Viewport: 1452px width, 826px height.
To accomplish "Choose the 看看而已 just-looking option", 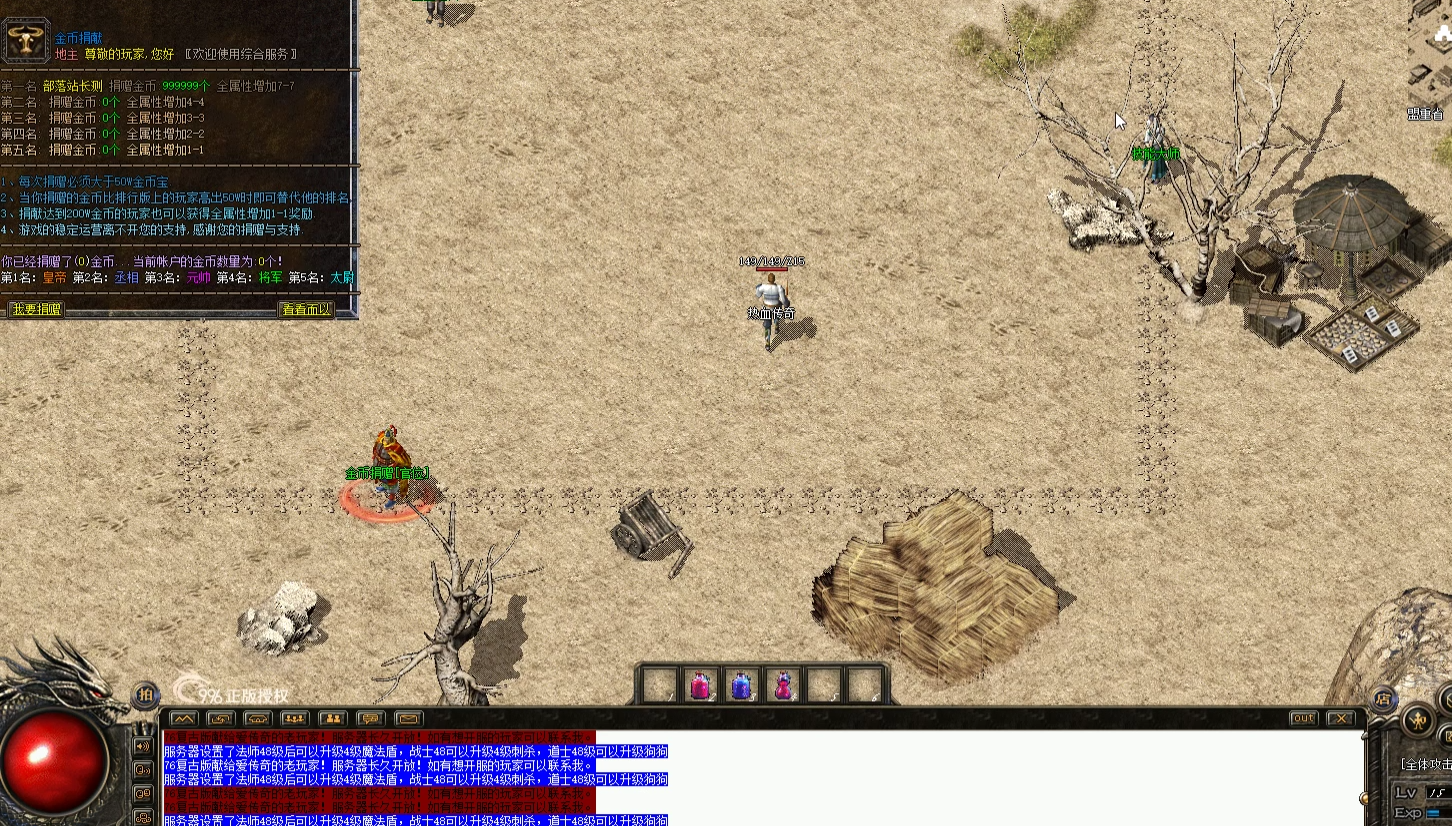I will point(306,310).
